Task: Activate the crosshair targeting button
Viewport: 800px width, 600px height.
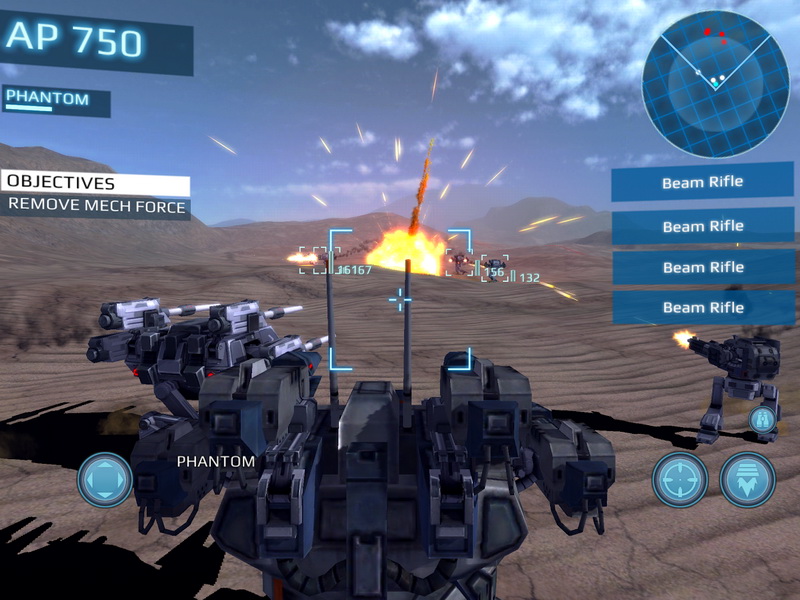Action: [x=680, y=480]
